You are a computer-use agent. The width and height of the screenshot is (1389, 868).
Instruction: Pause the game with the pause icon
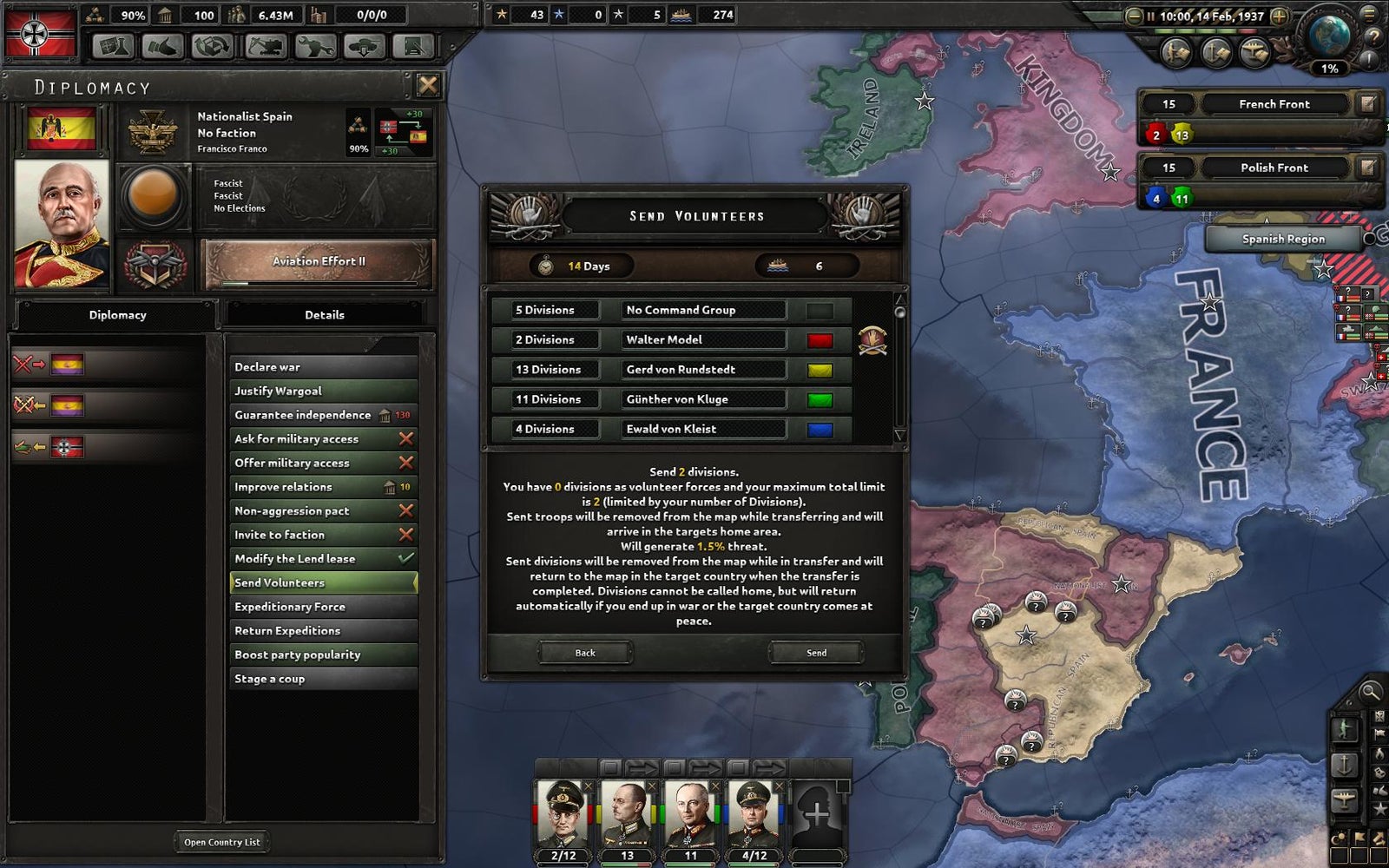coord(1151,16)
